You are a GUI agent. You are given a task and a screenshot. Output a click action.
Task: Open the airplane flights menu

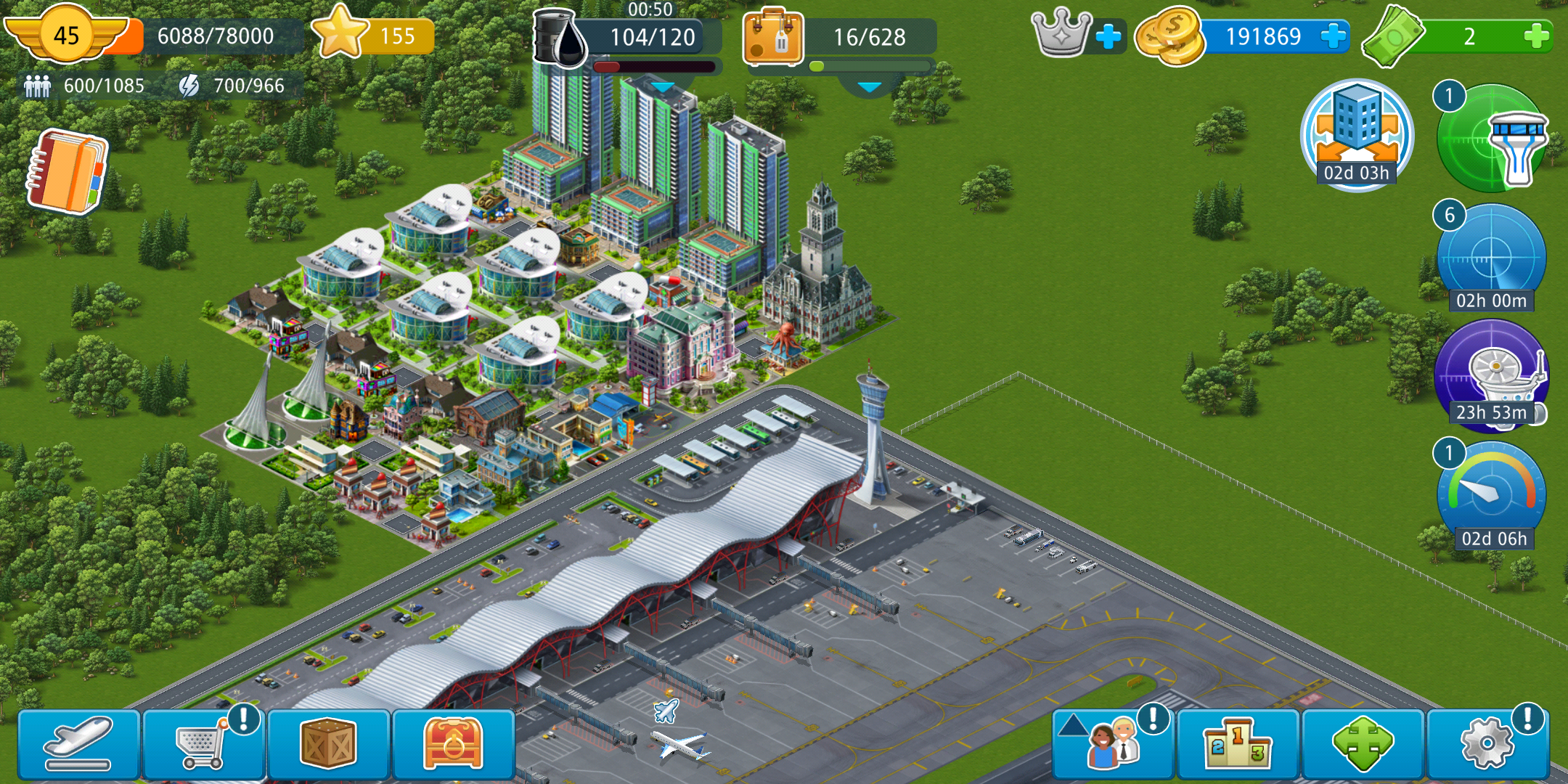click(78, 745)
